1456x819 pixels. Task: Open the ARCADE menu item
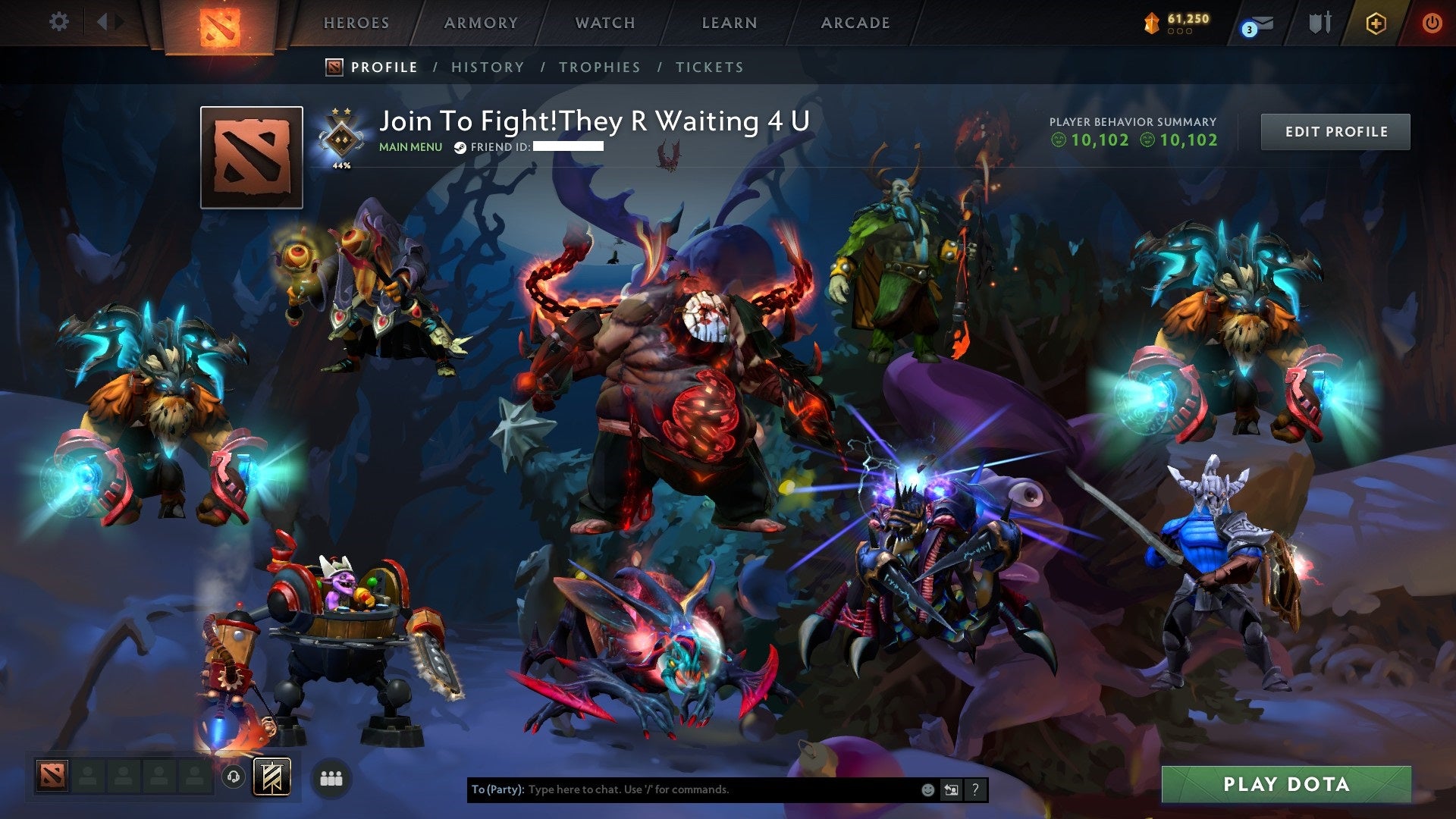pyautogui.click(x=855, y=23)
